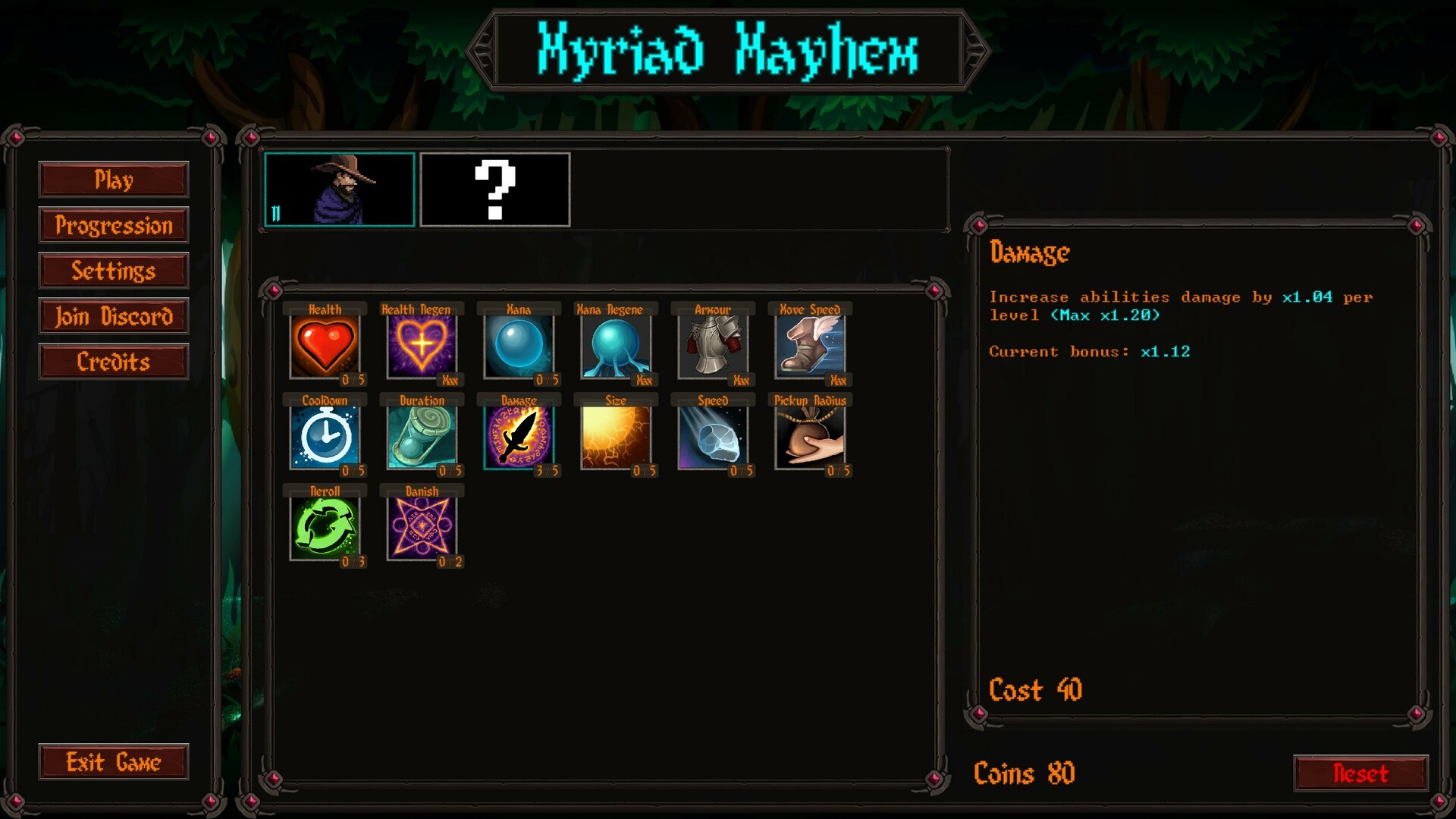The height and width of the screenshot is (819, 1456).
Task: Select the Duration hourglass upgrade
Action: (422, 438)
